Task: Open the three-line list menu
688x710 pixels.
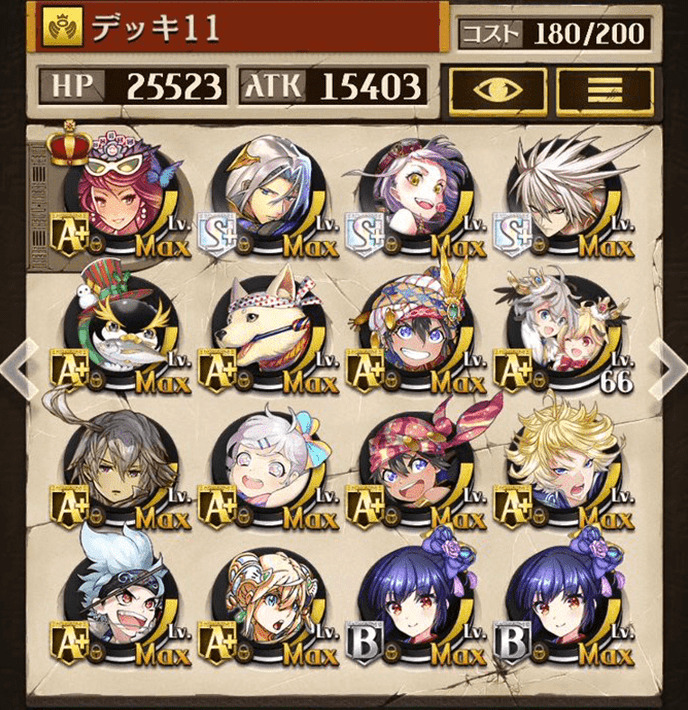Action: (x=604, y=87)
